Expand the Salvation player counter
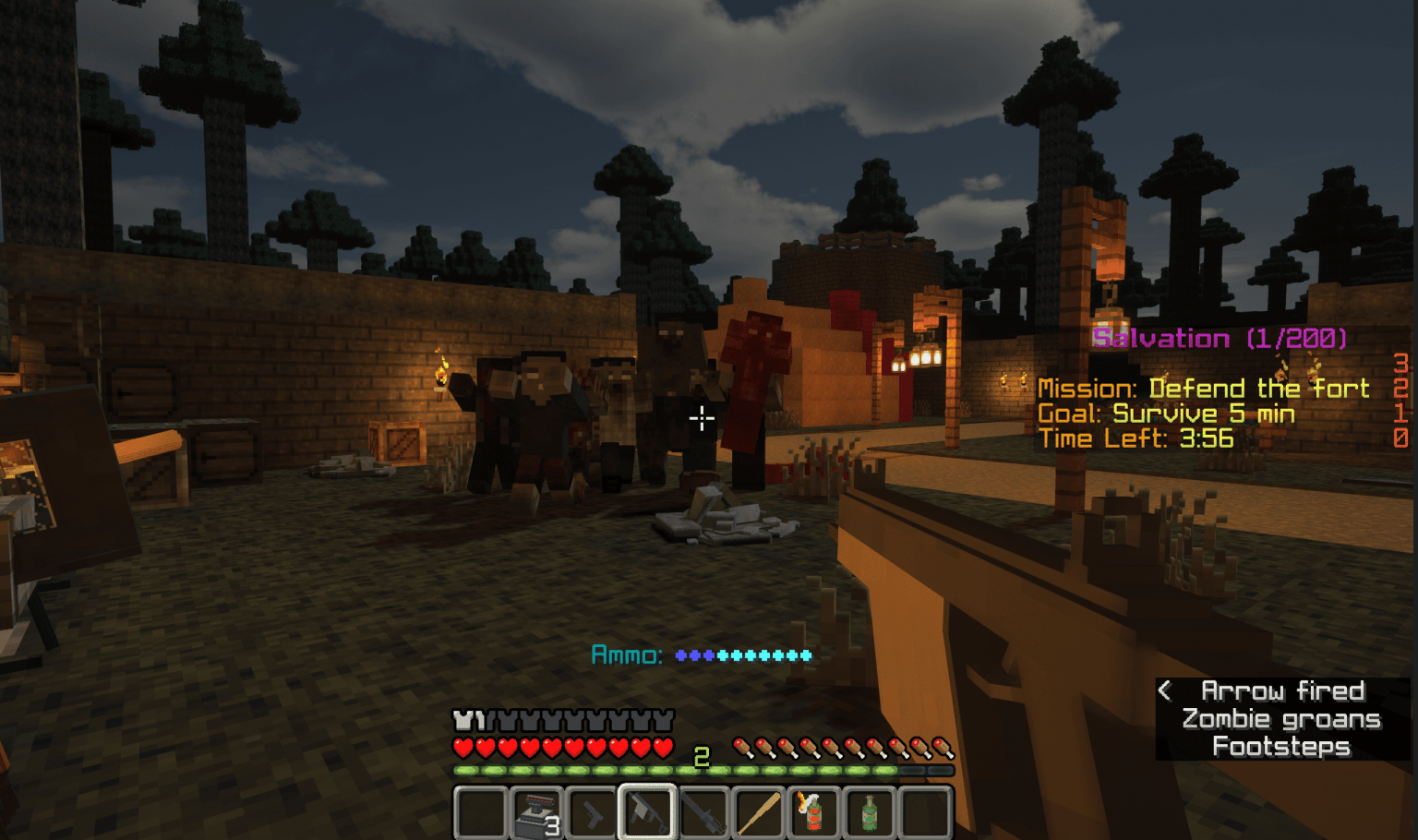This screenshot has width=1418, height=840. 1220,338
